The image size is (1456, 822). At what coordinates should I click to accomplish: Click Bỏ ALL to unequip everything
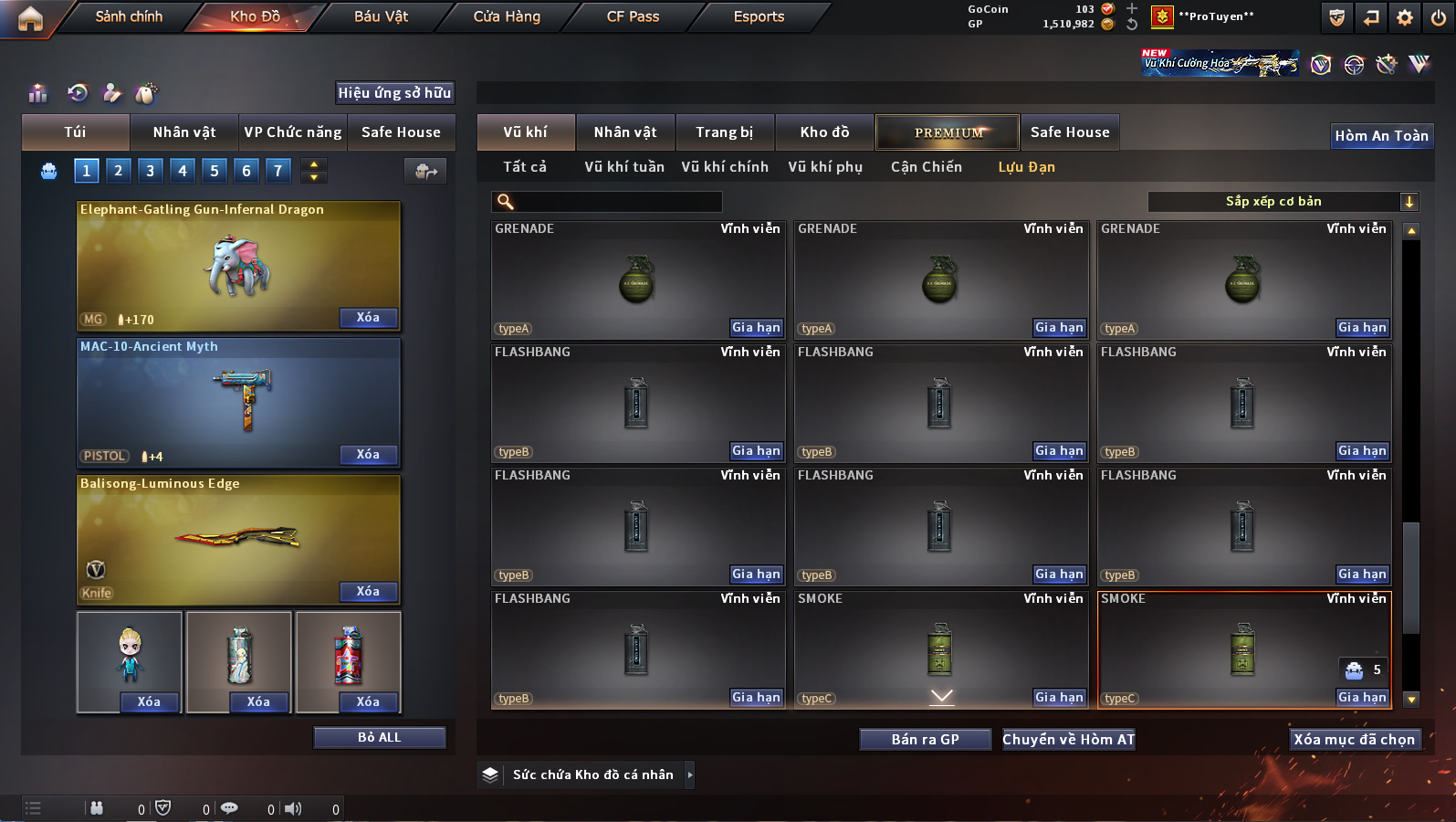coord(379,737)
